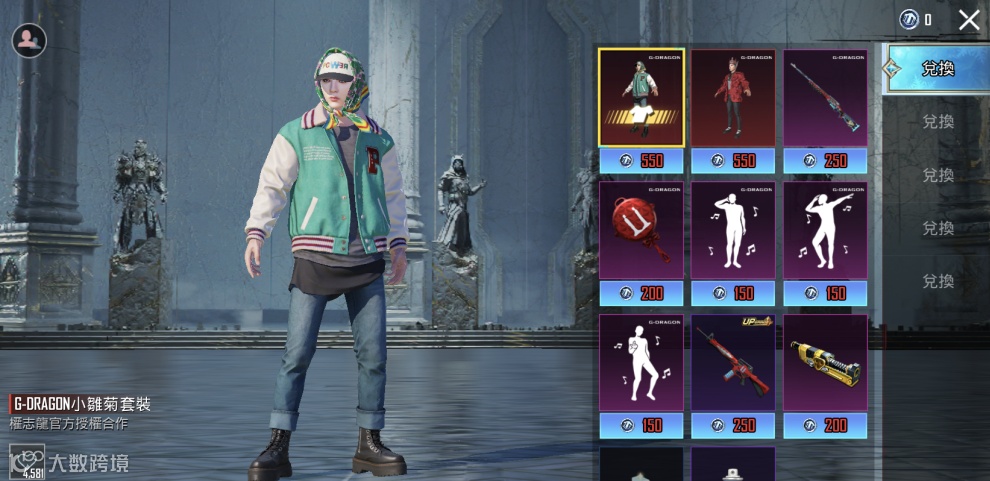Viewport: 990px width, 481px height.
Task: Click the highlighted 兌換 exchange button
Action: point(936,69)
